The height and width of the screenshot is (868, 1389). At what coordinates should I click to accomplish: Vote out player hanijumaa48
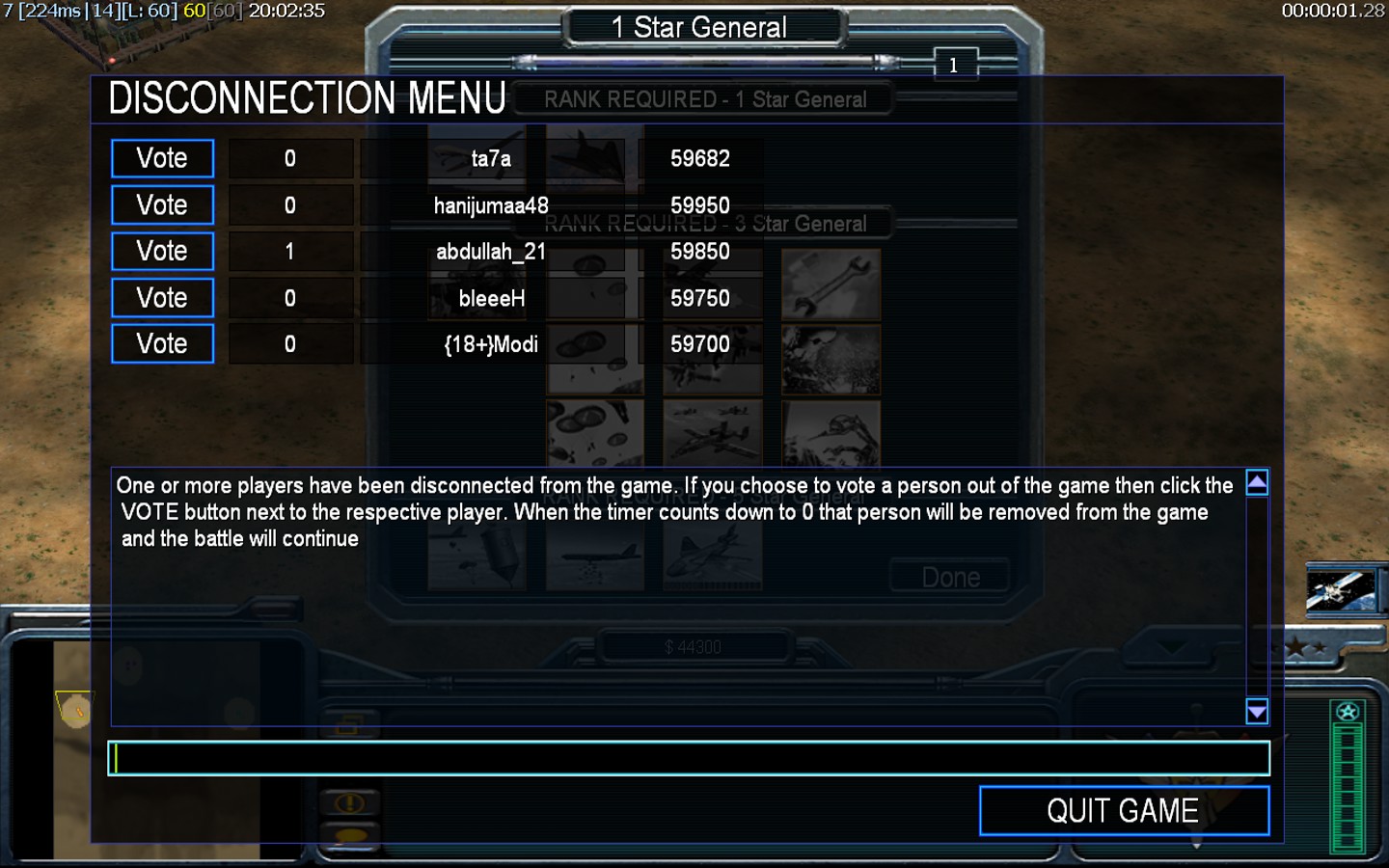(x=162, y=204)
